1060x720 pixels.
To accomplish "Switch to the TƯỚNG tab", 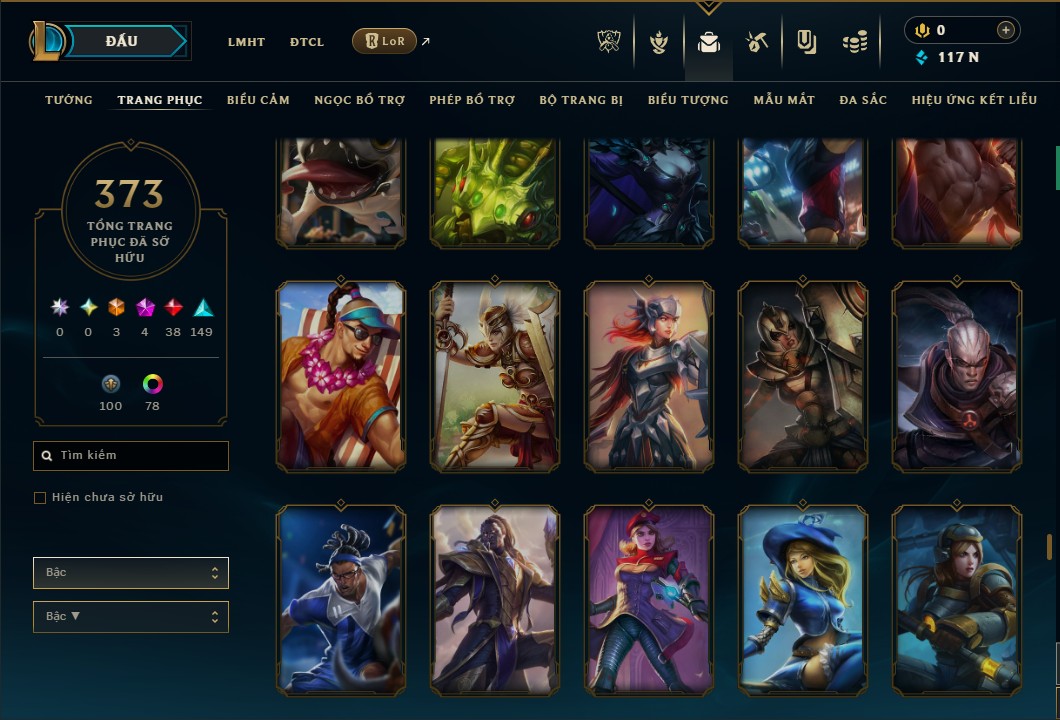I will (x=69, y=100).
